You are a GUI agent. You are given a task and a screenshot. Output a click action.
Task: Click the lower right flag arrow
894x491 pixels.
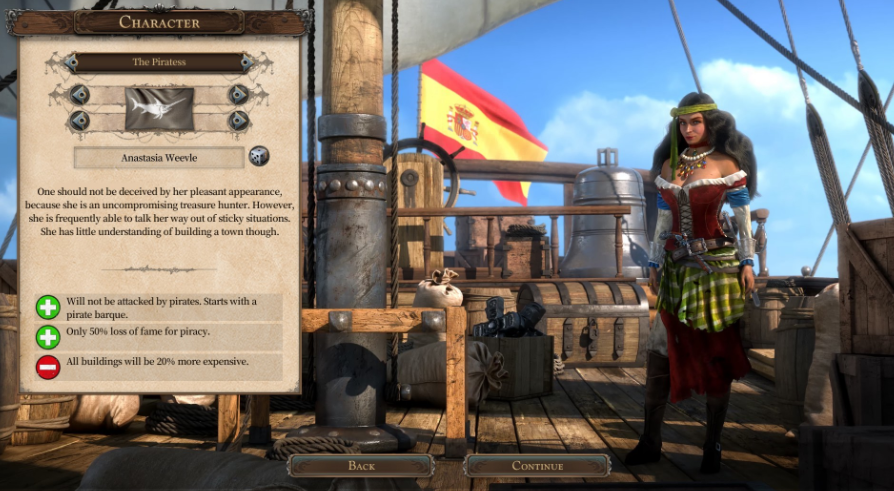[x=238, y=121]
